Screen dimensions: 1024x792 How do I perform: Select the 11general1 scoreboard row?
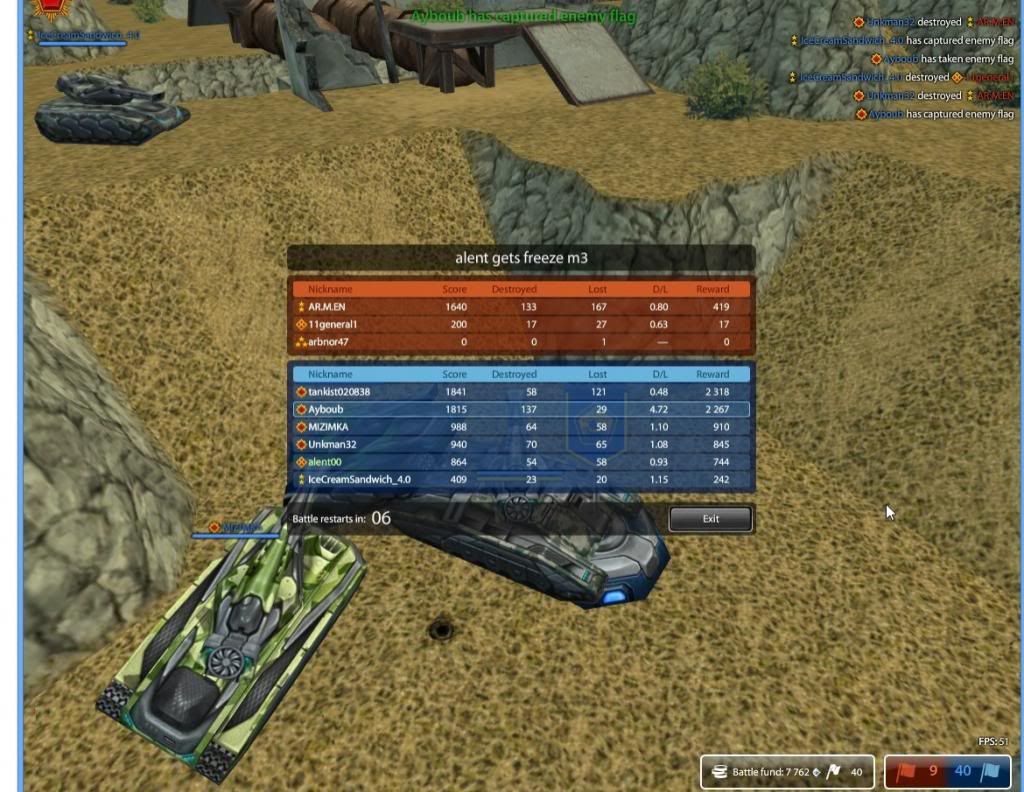click(520, 325)
